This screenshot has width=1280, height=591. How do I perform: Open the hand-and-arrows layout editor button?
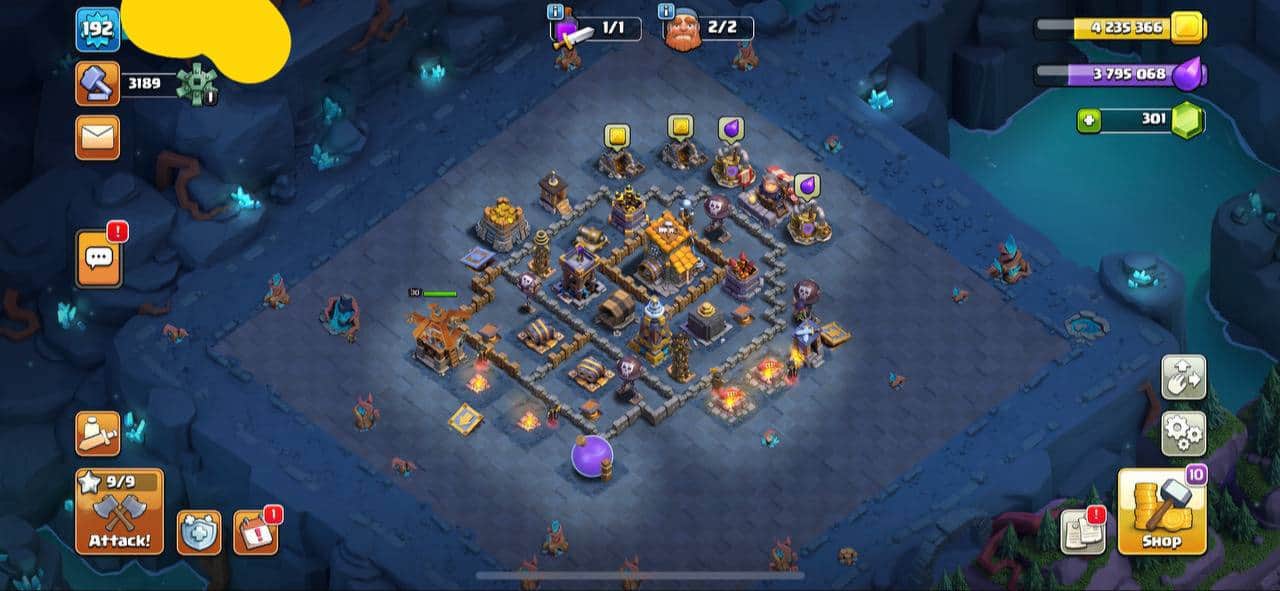click(1183, 377)
